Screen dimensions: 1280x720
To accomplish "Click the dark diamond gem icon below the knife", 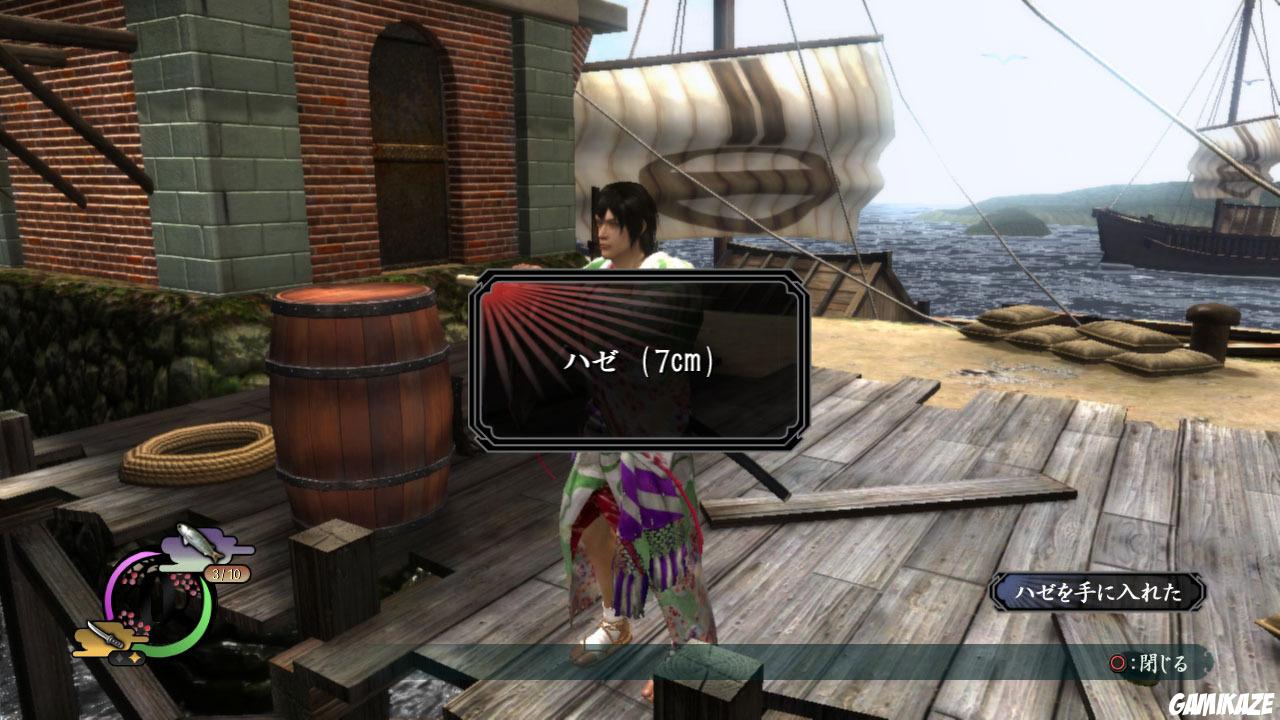I will point(118,658).
